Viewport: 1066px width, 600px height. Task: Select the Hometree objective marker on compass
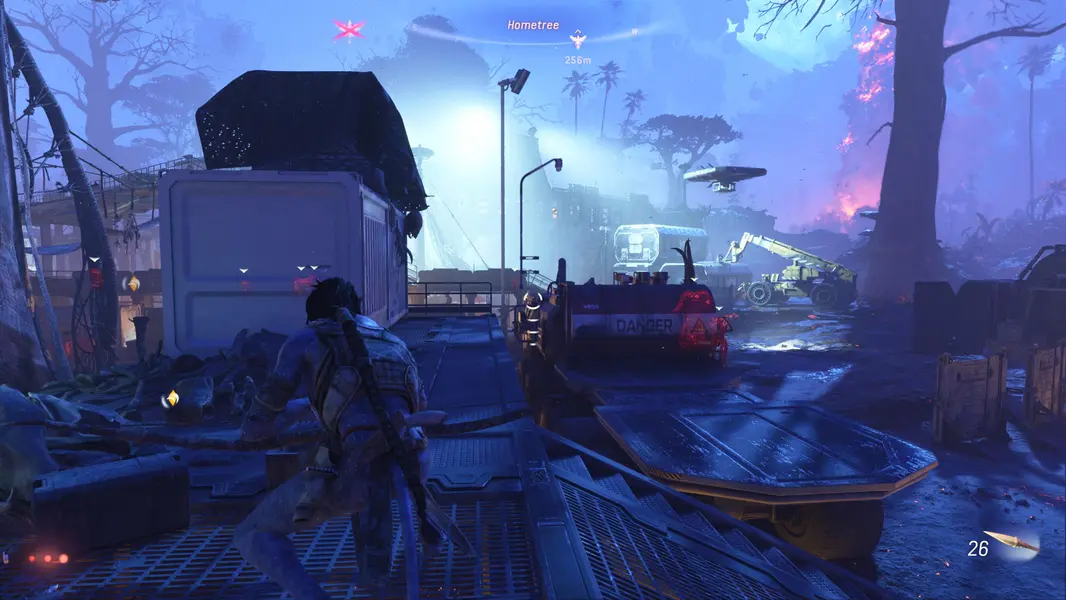tap(577, 40)
